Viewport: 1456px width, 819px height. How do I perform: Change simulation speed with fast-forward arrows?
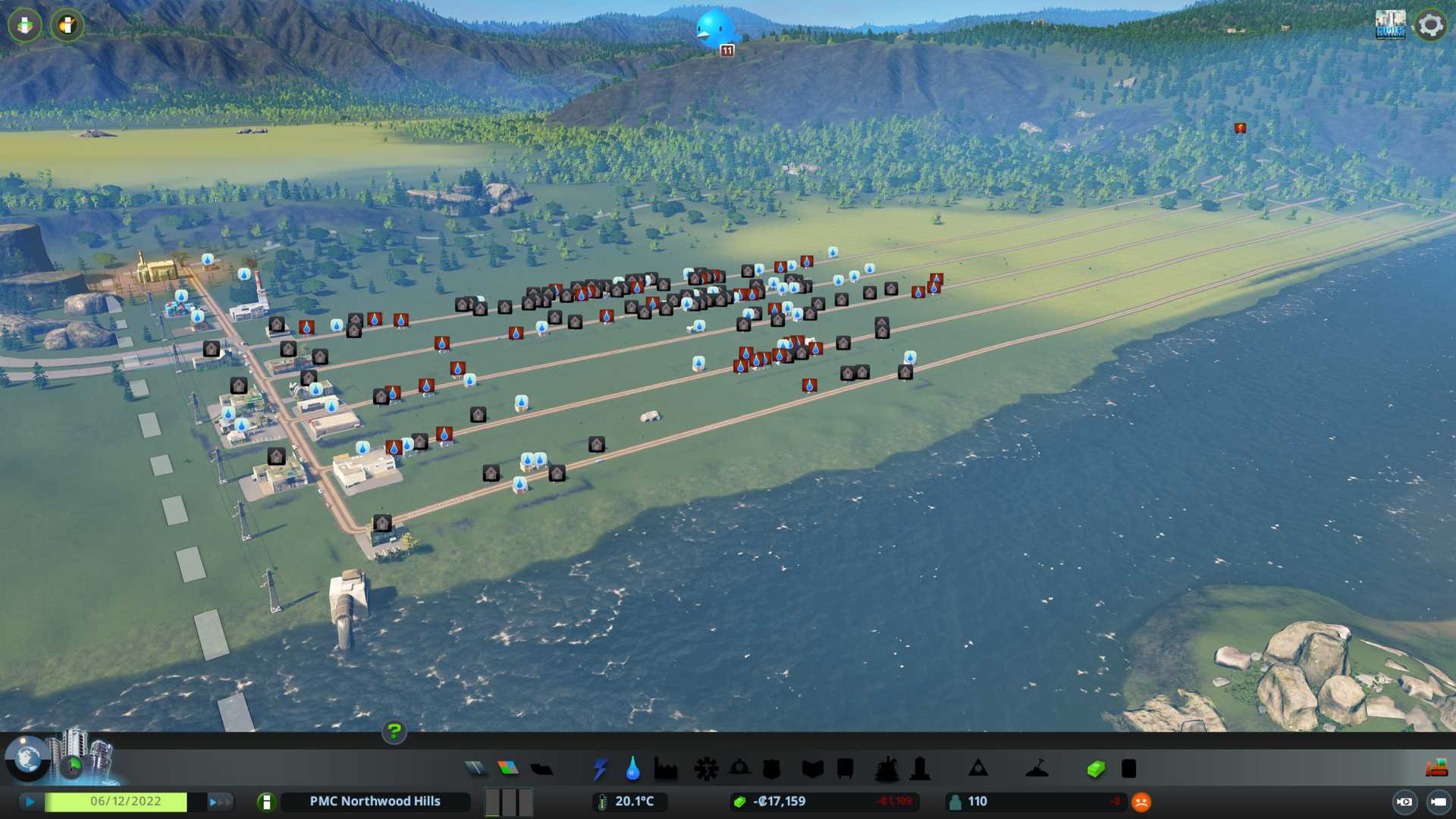(219, 802)
